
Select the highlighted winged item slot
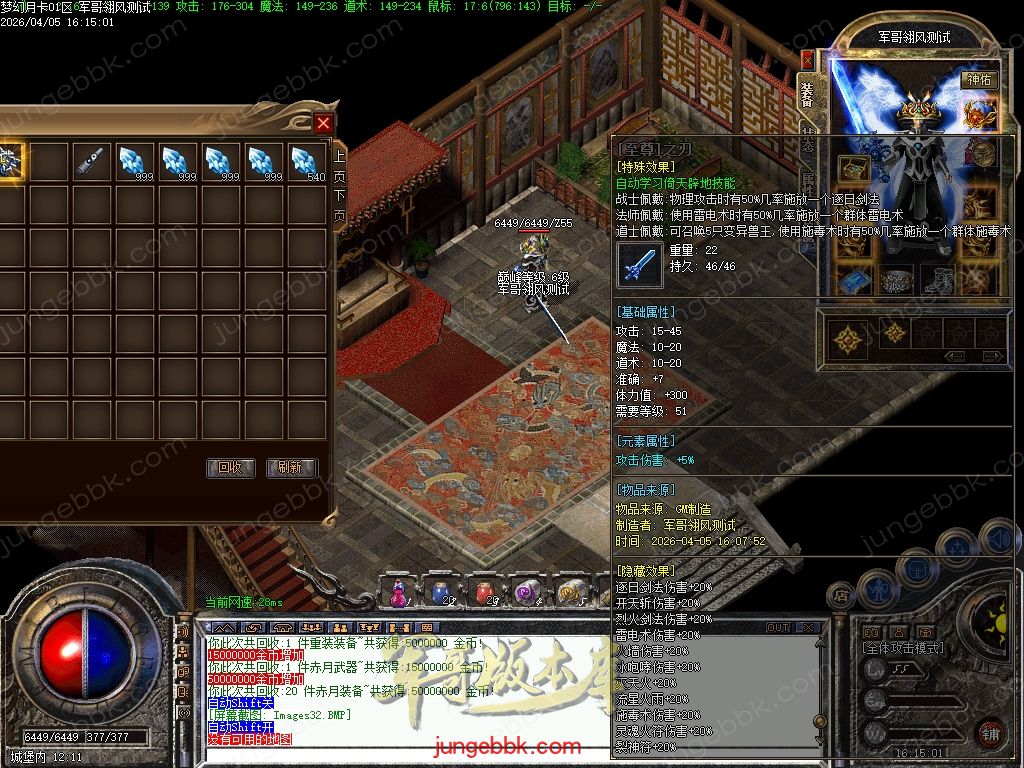pos(10,160)
